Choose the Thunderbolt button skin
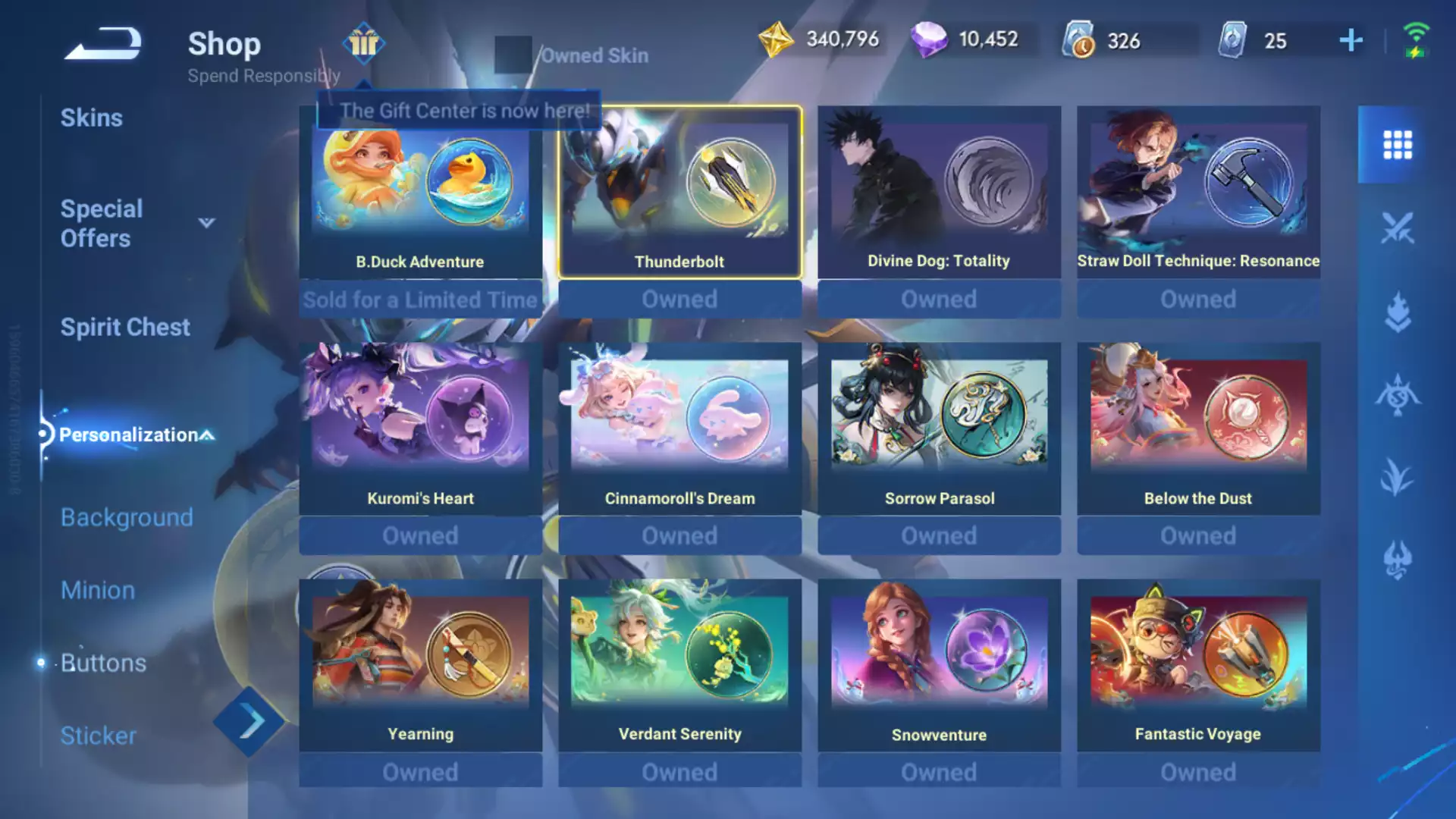 [679, 193]
